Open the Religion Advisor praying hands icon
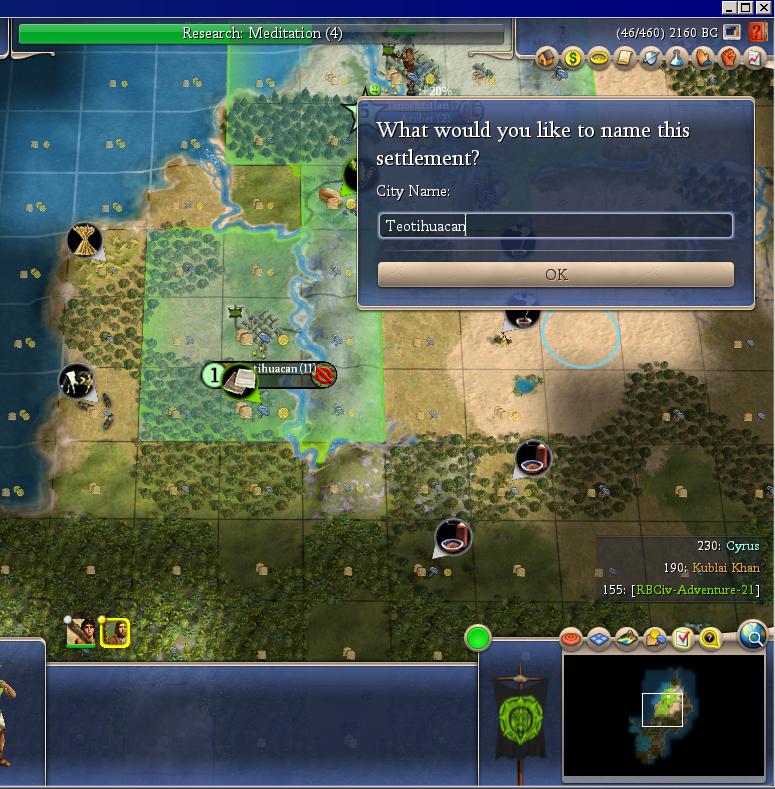 [703, 58]
